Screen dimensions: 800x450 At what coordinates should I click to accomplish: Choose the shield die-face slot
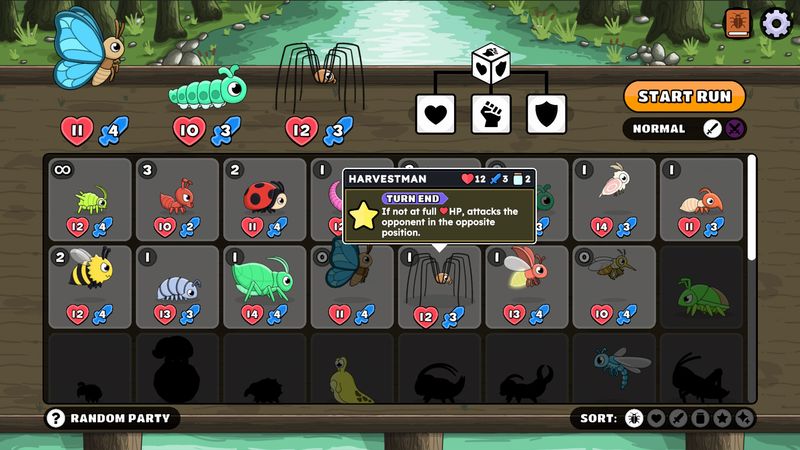click(546, 114)
